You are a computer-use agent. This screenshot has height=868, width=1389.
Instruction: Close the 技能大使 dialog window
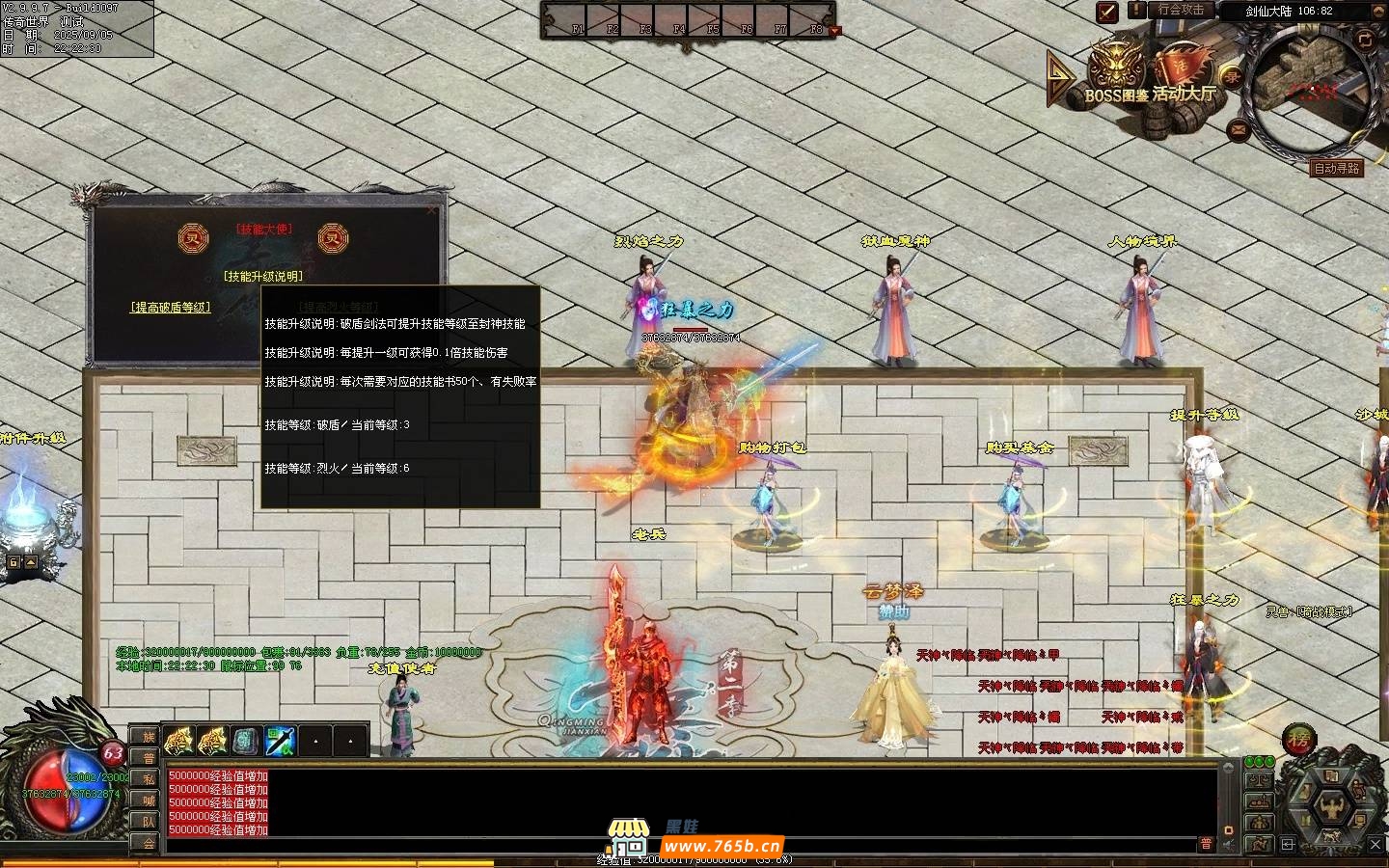[431, 209]
